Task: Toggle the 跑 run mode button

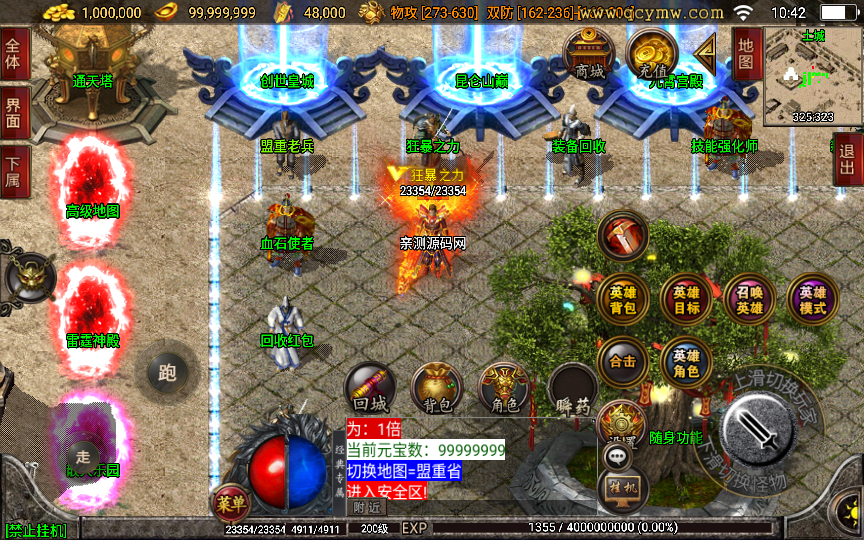Action: [x=167, y=373]
